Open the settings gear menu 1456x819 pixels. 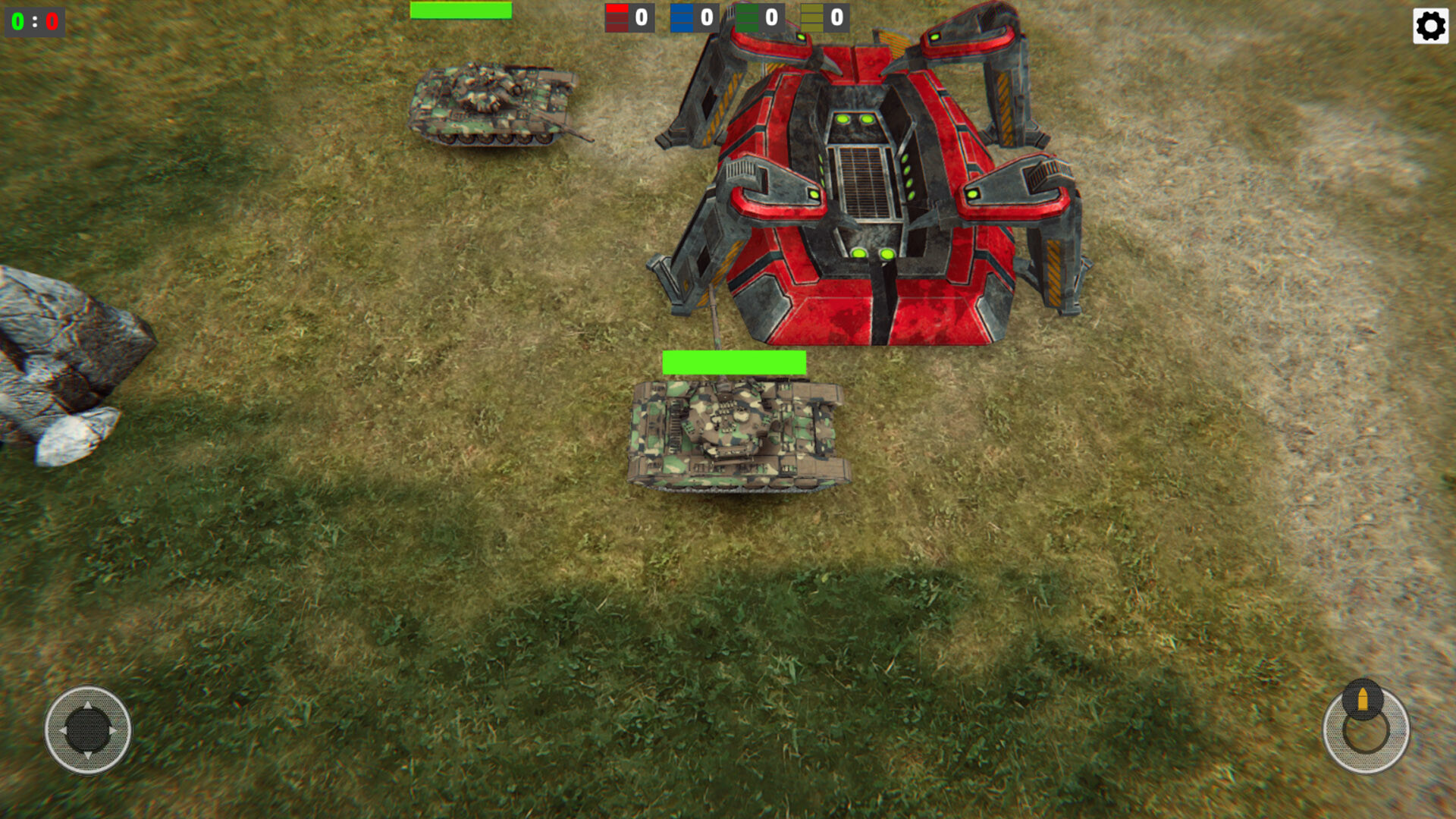1429,26
